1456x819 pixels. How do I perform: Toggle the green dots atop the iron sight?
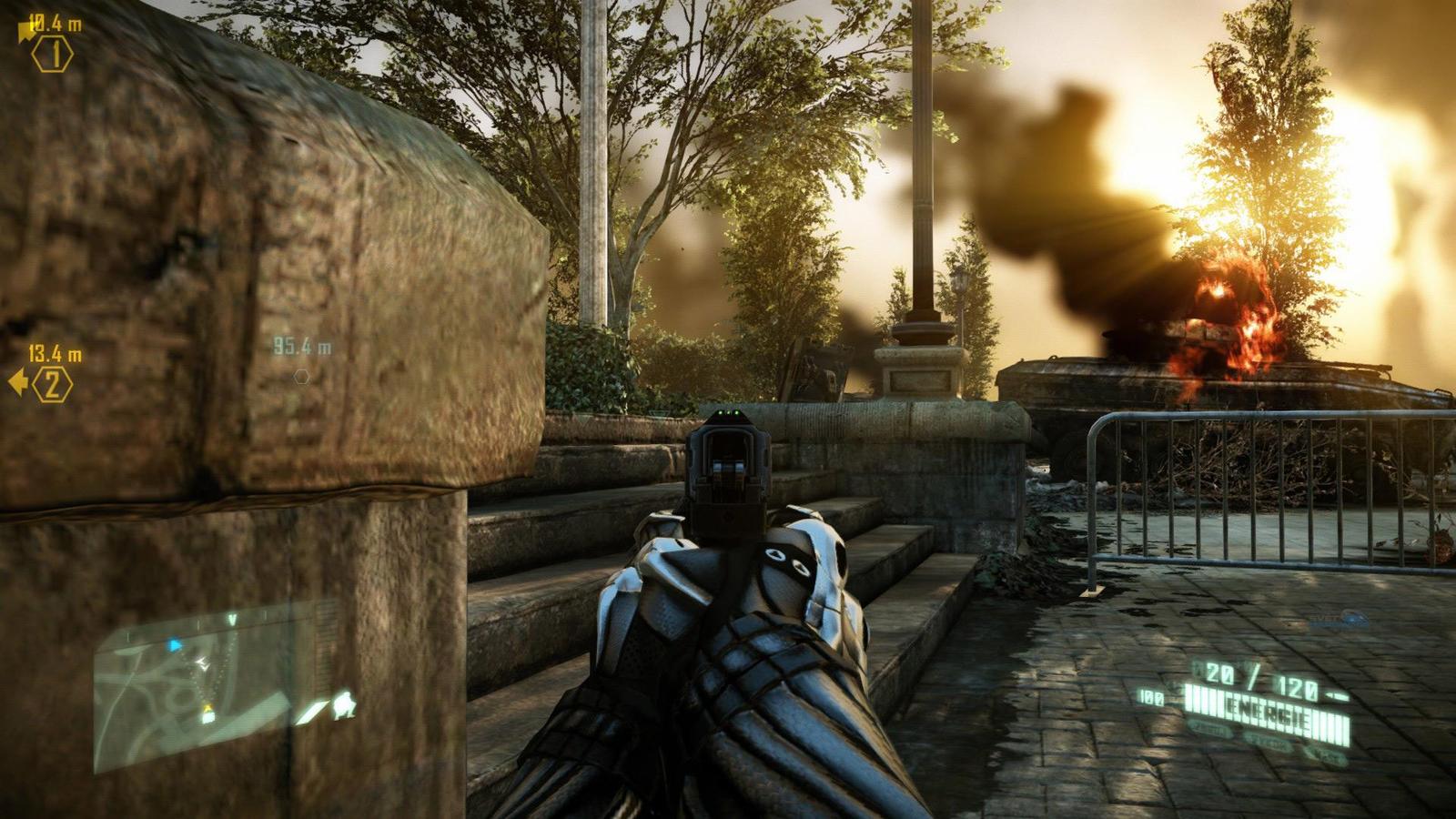[x=728, y=414]
